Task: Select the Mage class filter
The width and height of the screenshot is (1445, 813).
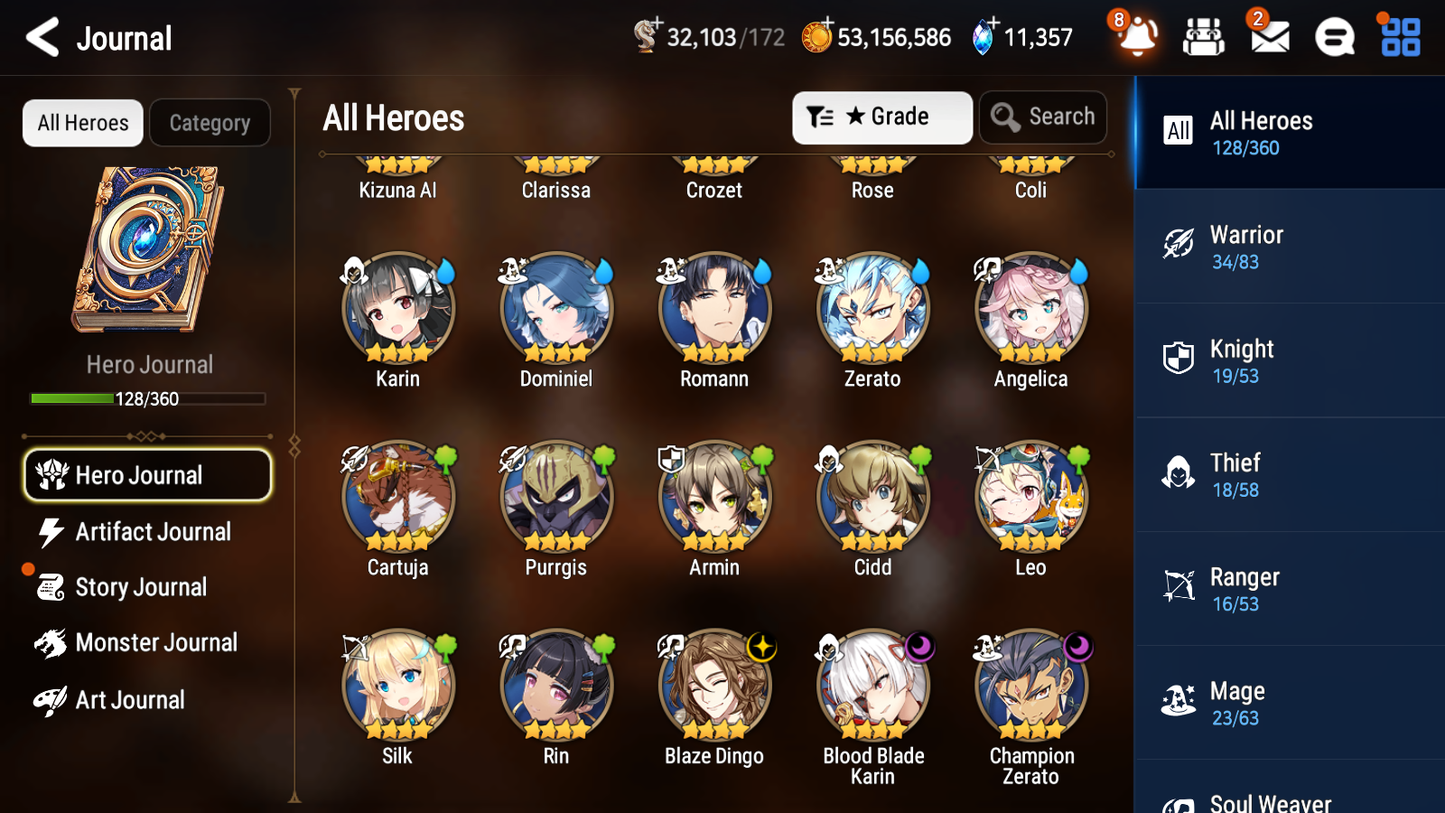Action: click(1289, 702)
